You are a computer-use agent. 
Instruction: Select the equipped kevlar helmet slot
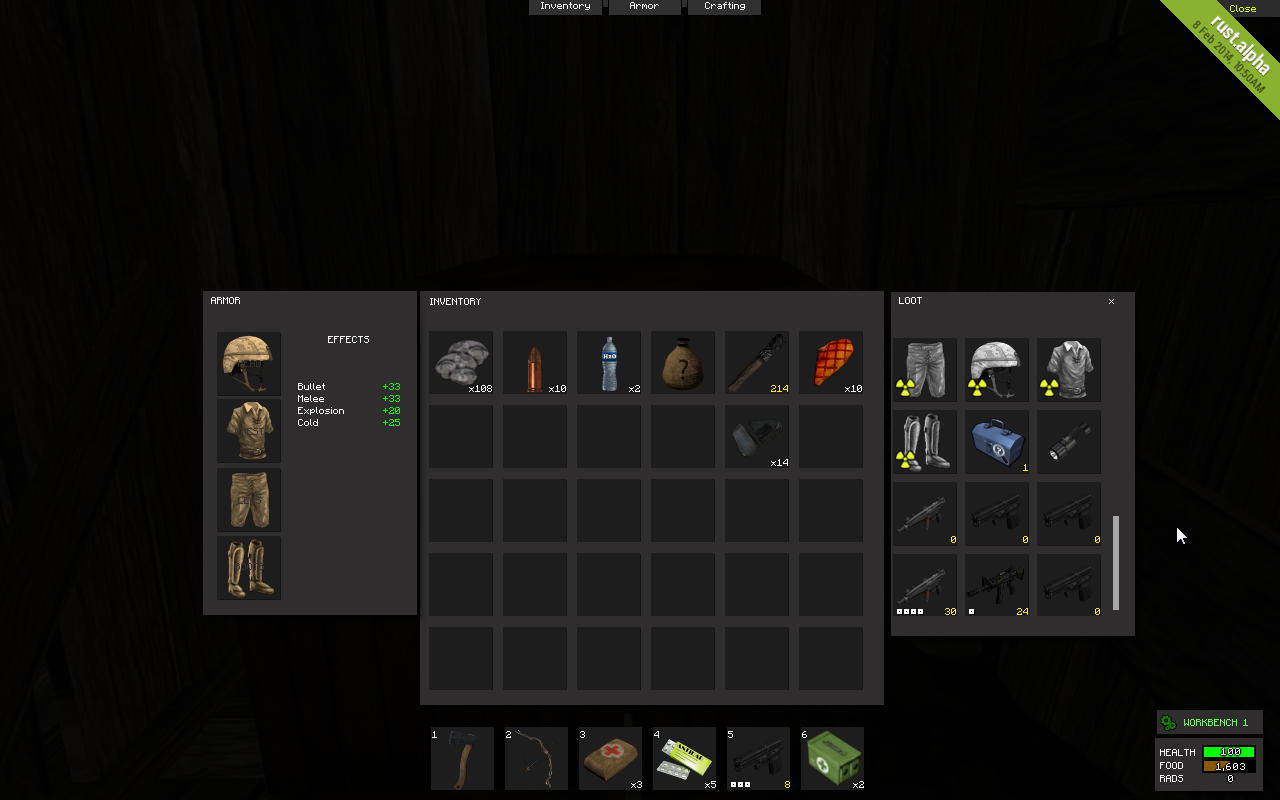tap(249, 364)
